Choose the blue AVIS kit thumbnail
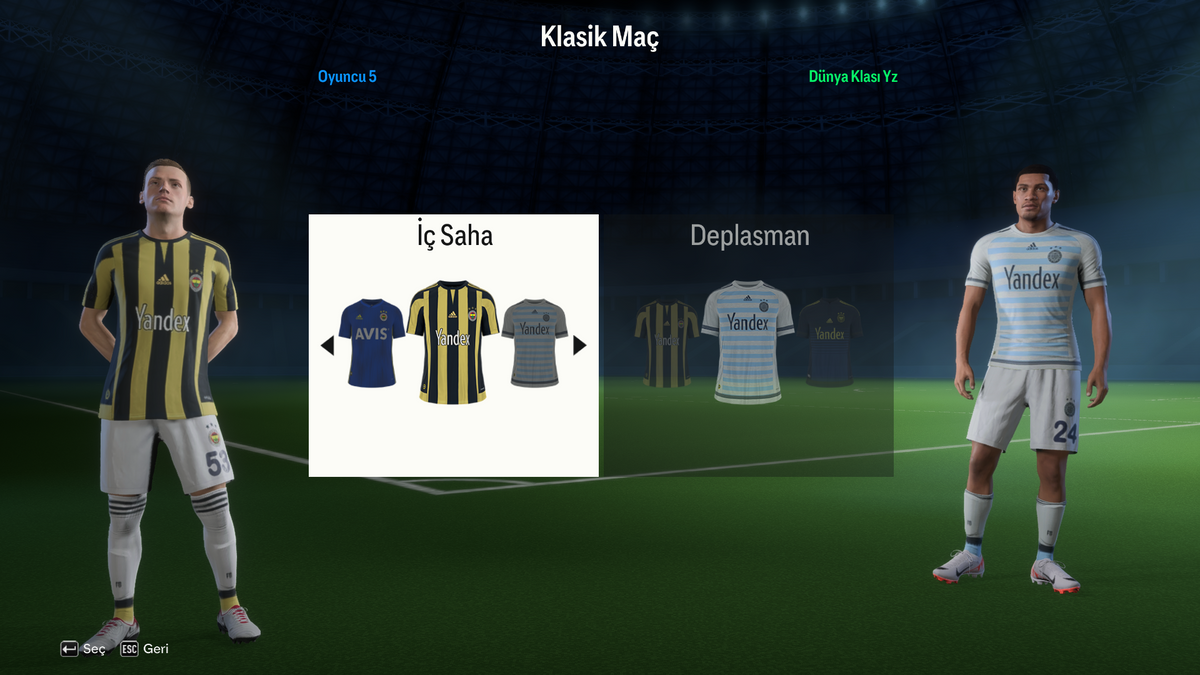The height and width of the screenshot is (675, 1200). (x=371, y=342)
